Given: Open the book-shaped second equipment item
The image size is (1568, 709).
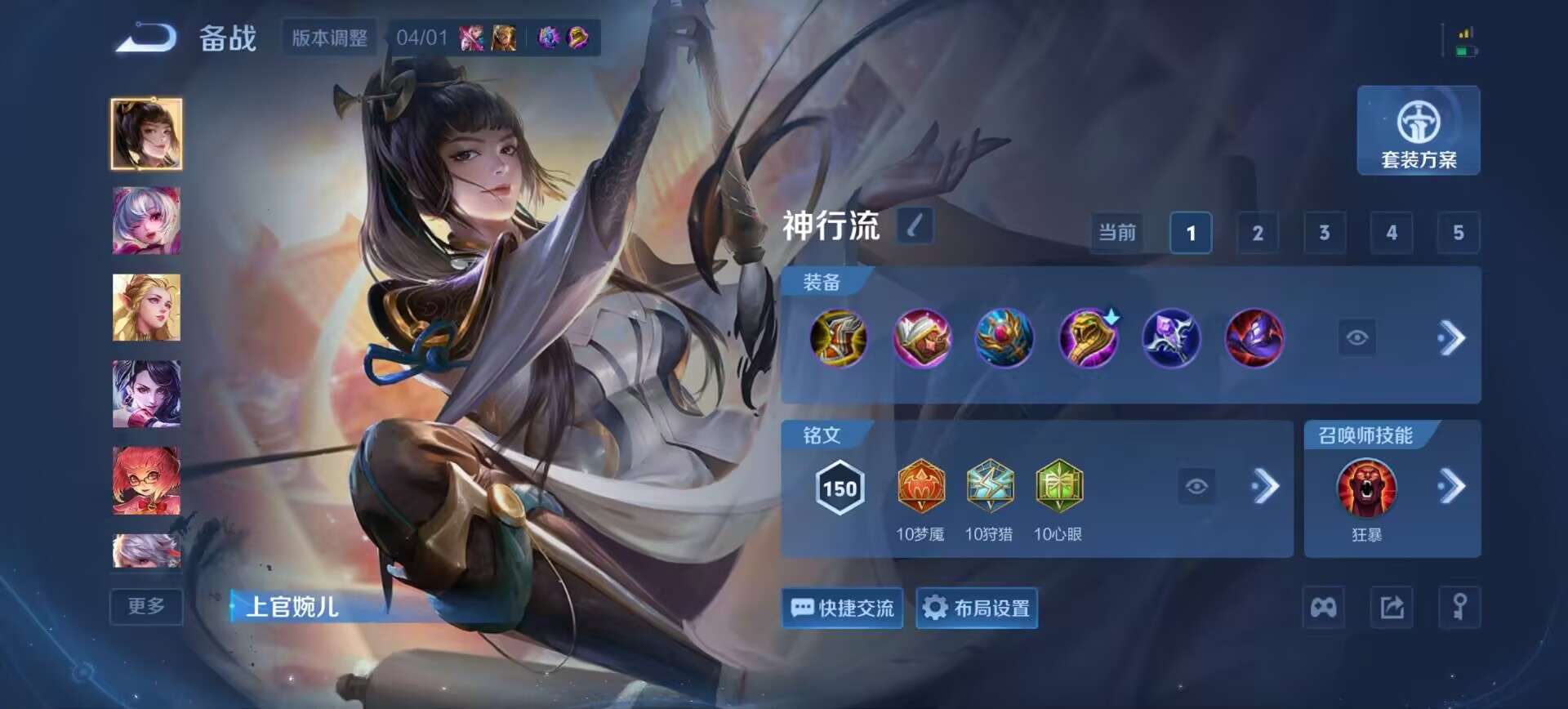Looking at the screenshot, I should pyautogui.click(x=922, y=338).
